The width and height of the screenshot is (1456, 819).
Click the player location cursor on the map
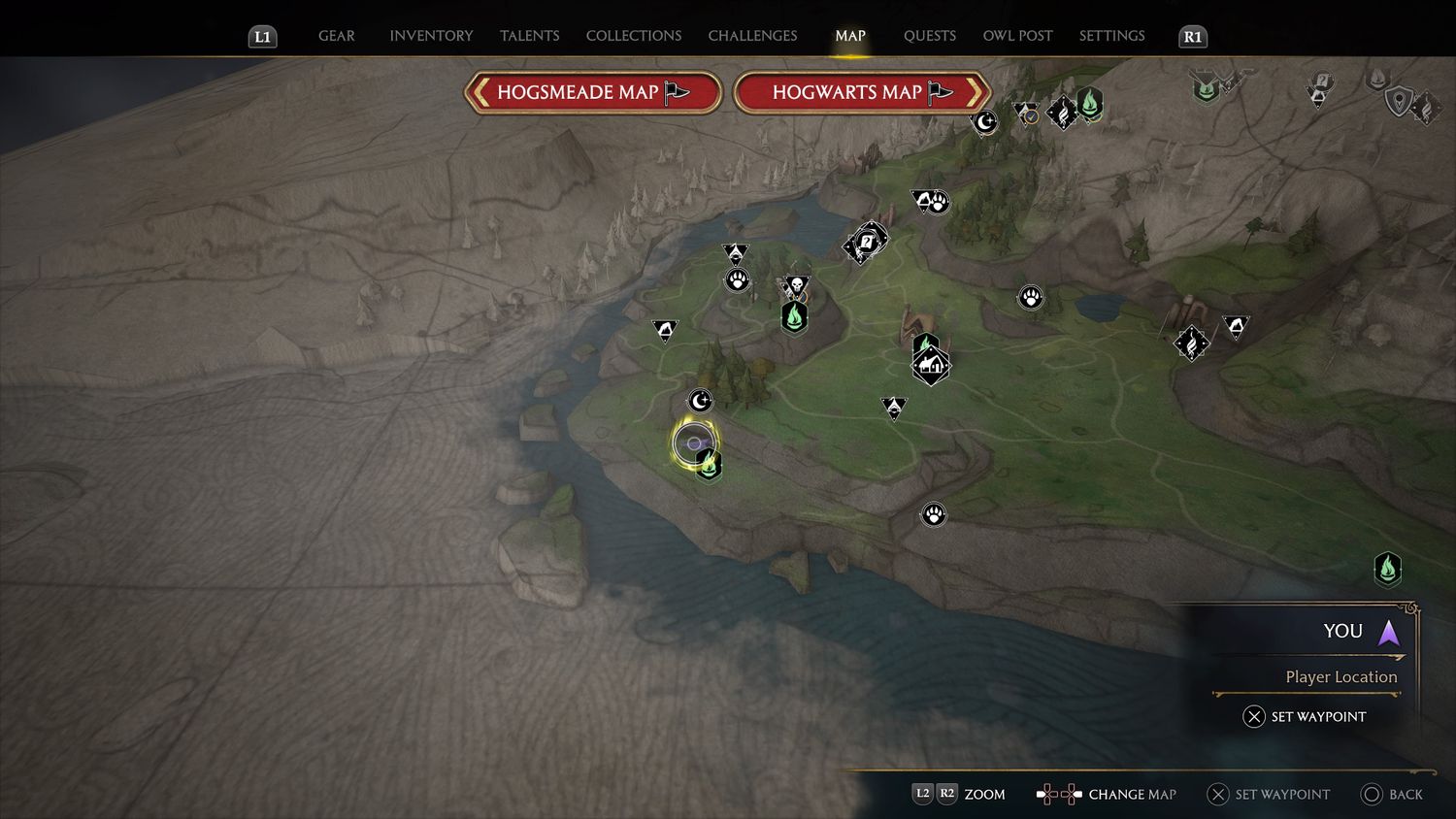pyautogui.click(x=693, y=443)
